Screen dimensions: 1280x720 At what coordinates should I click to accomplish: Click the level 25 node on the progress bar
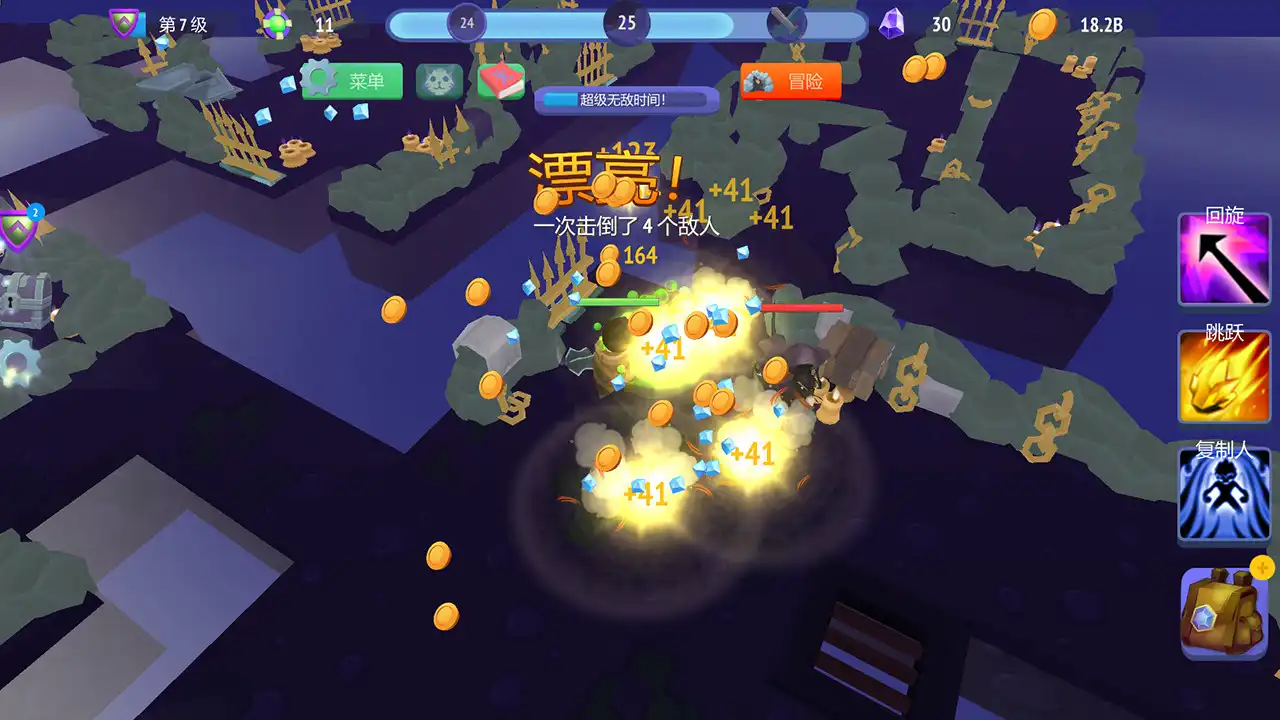click(x=629, y=22)
